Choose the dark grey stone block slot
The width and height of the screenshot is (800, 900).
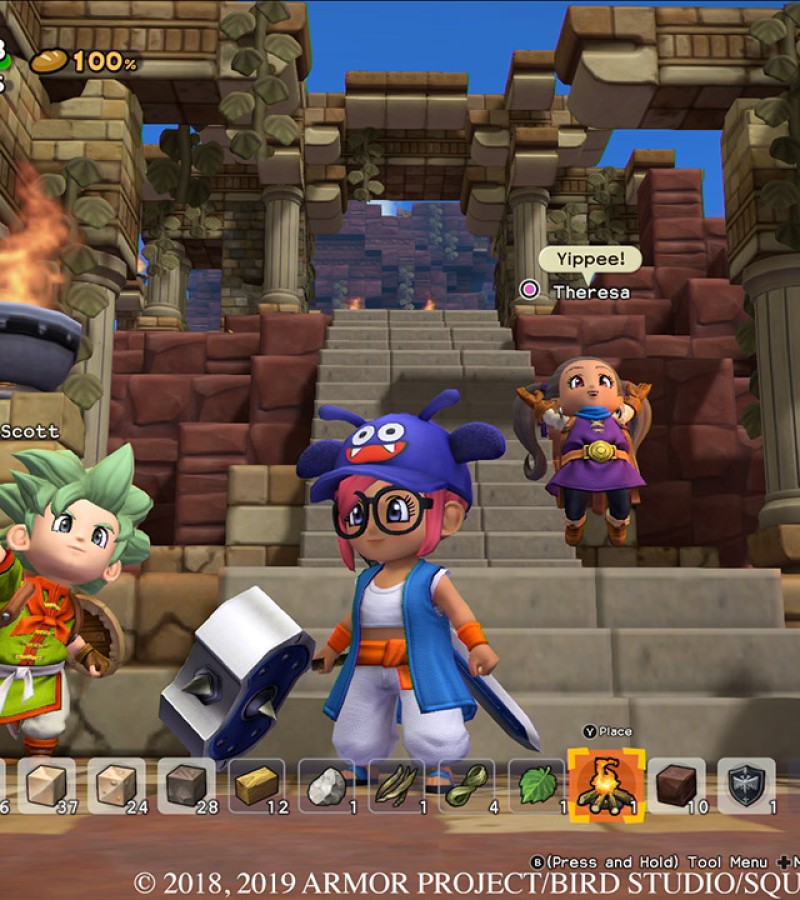[186, 785]
